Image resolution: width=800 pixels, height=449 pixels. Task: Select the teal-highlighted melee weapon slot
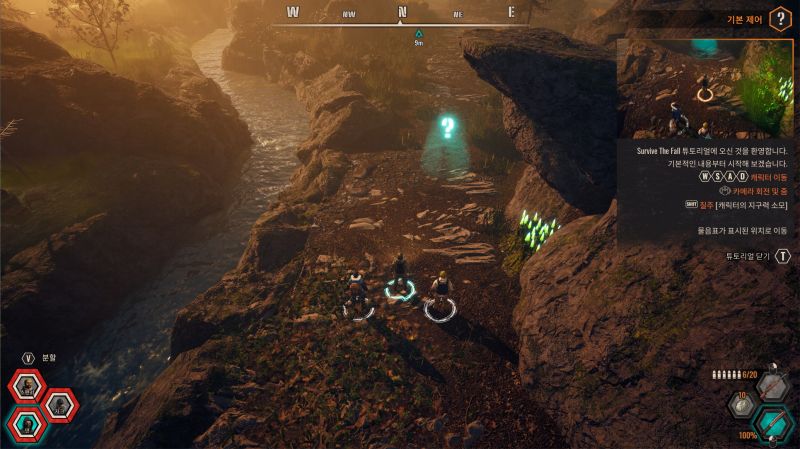(x=772, y=423)
